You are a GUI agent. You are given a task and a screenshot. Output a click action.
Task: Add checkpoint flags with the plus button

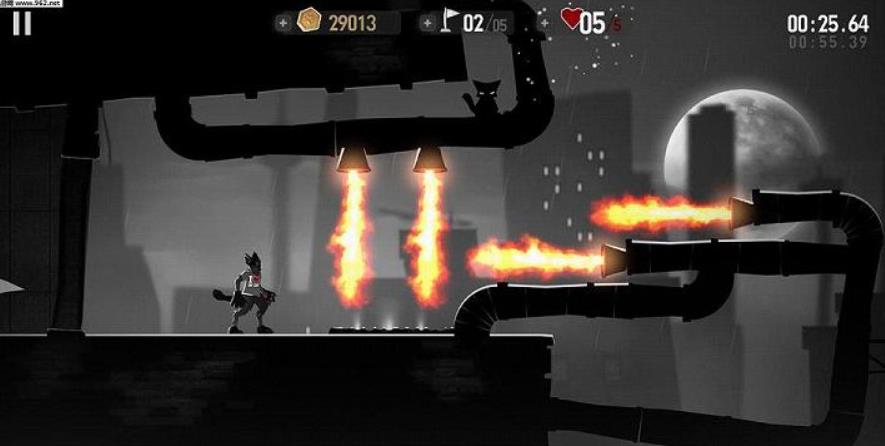tap(426, 22)
